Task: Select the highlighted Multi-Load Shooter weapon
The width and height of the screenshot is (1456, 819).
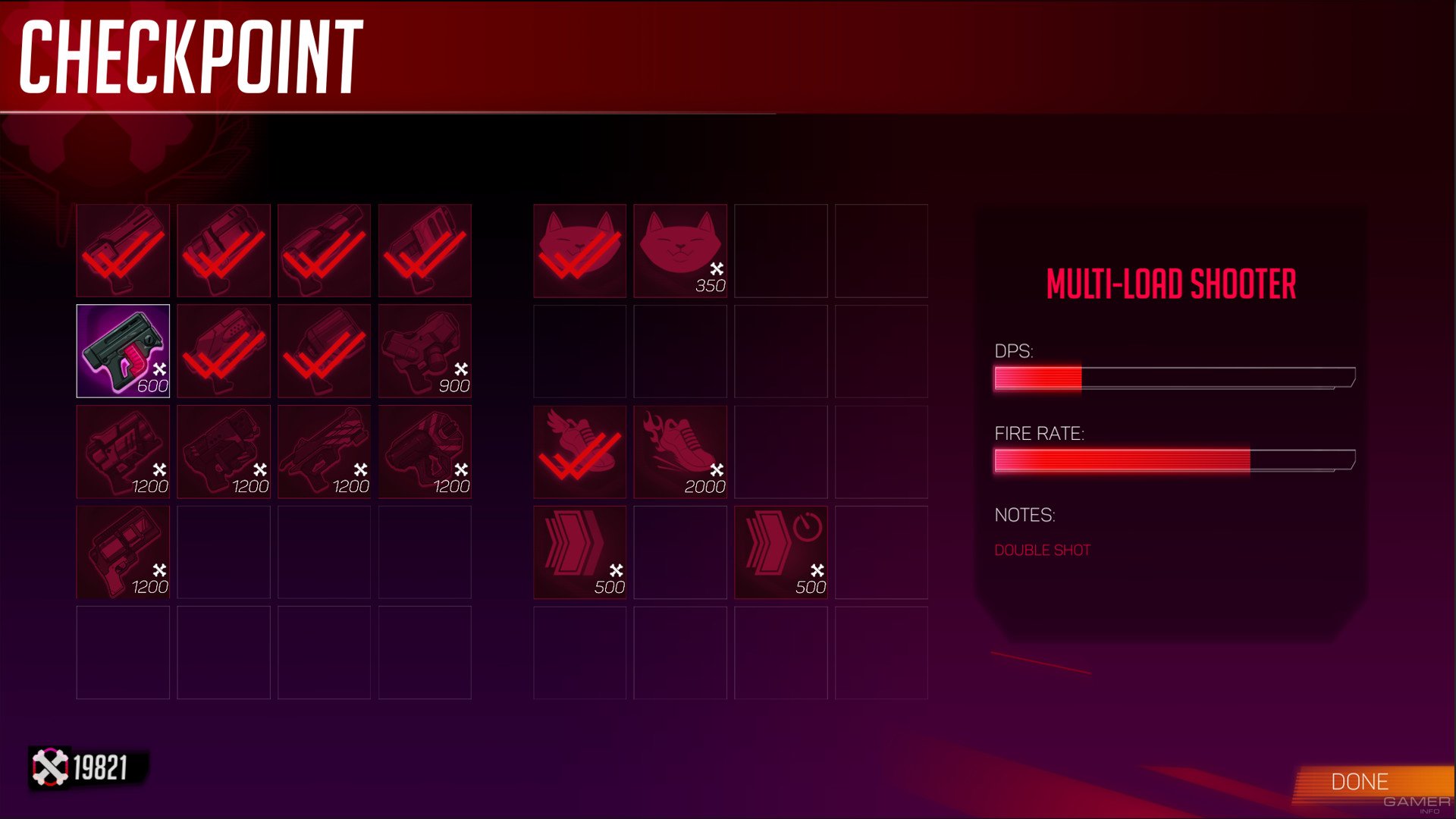Action: (123, 351)
